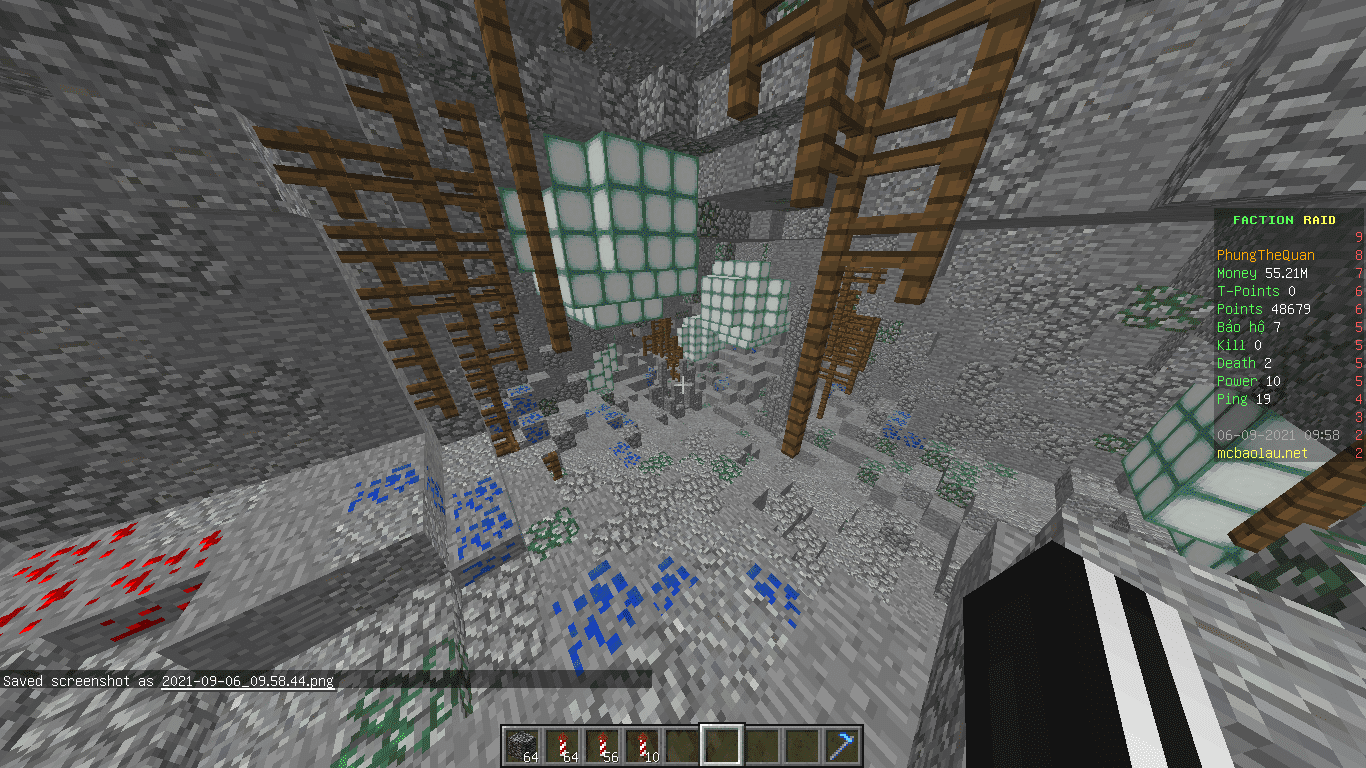Select the firework rocket stack of 10
1366x768 pixels.
pos(642,745)
